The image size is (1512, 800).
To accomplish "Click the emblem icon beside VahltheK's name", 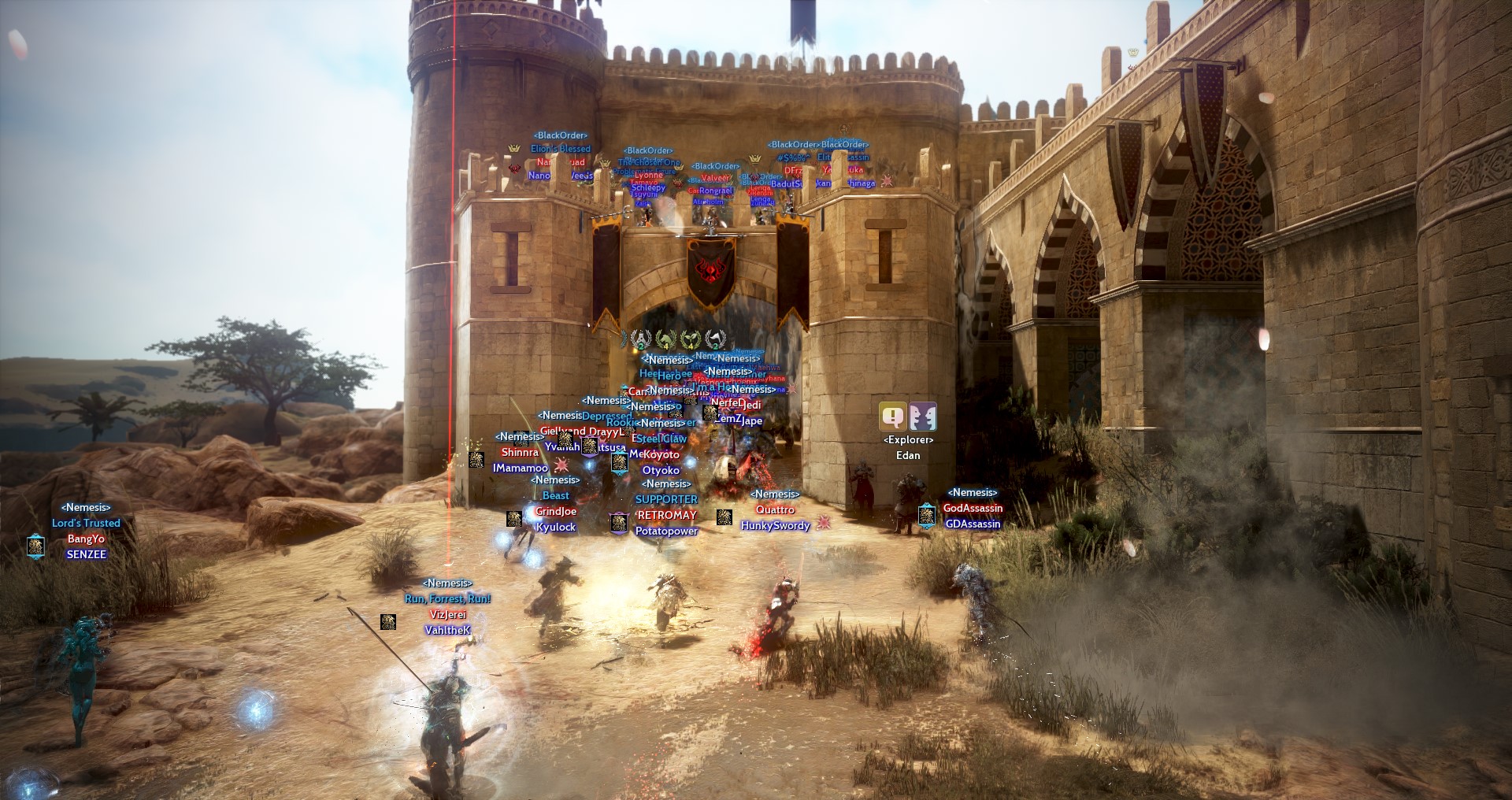I will pos(389,622).
